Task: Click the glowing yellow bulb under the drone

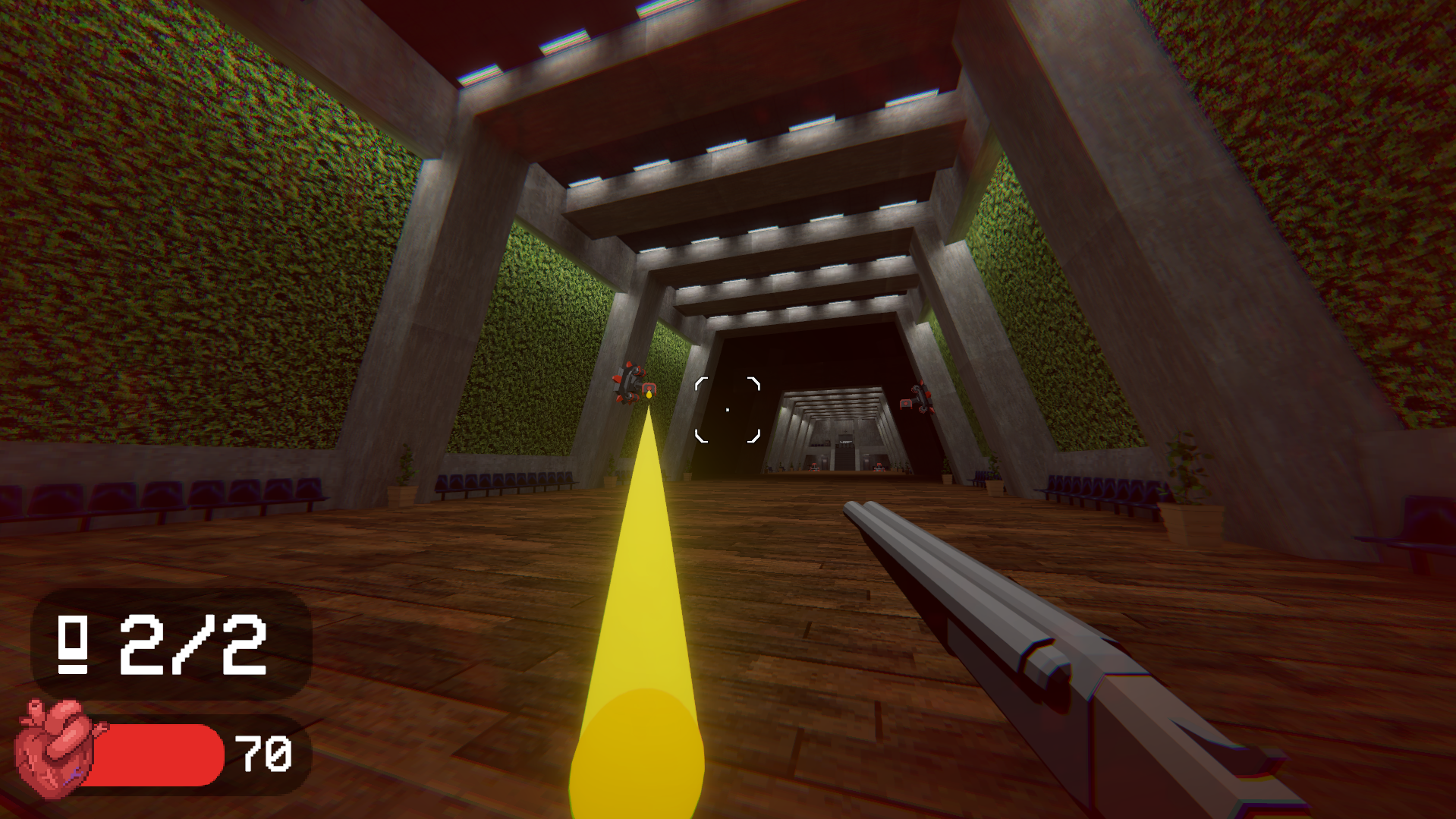Action: tap(648, 395)
